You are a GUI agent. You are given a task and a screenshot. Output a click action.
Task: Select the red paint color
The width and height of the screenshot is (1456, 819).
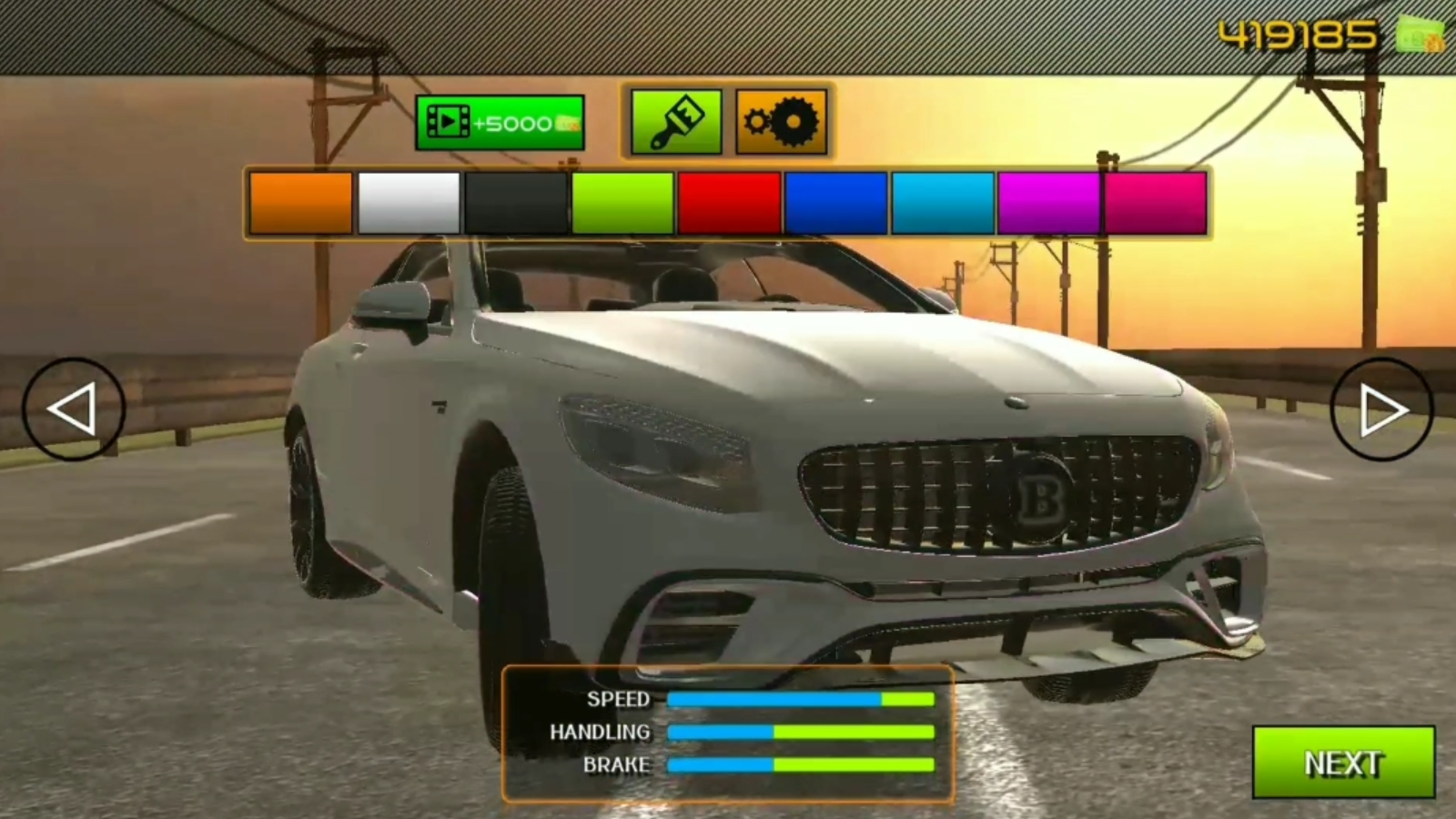[x=729, y=201]
